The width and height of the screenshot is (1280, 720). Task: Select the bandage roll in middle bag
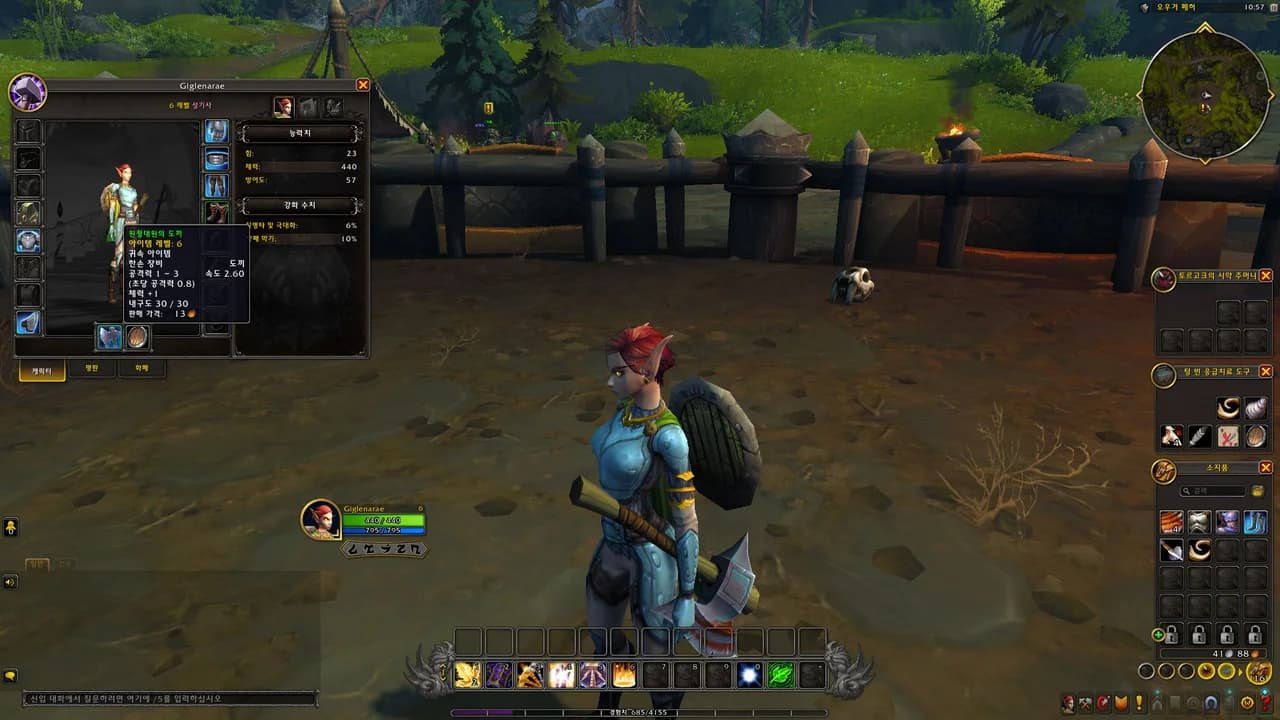tap(1256, 408)
